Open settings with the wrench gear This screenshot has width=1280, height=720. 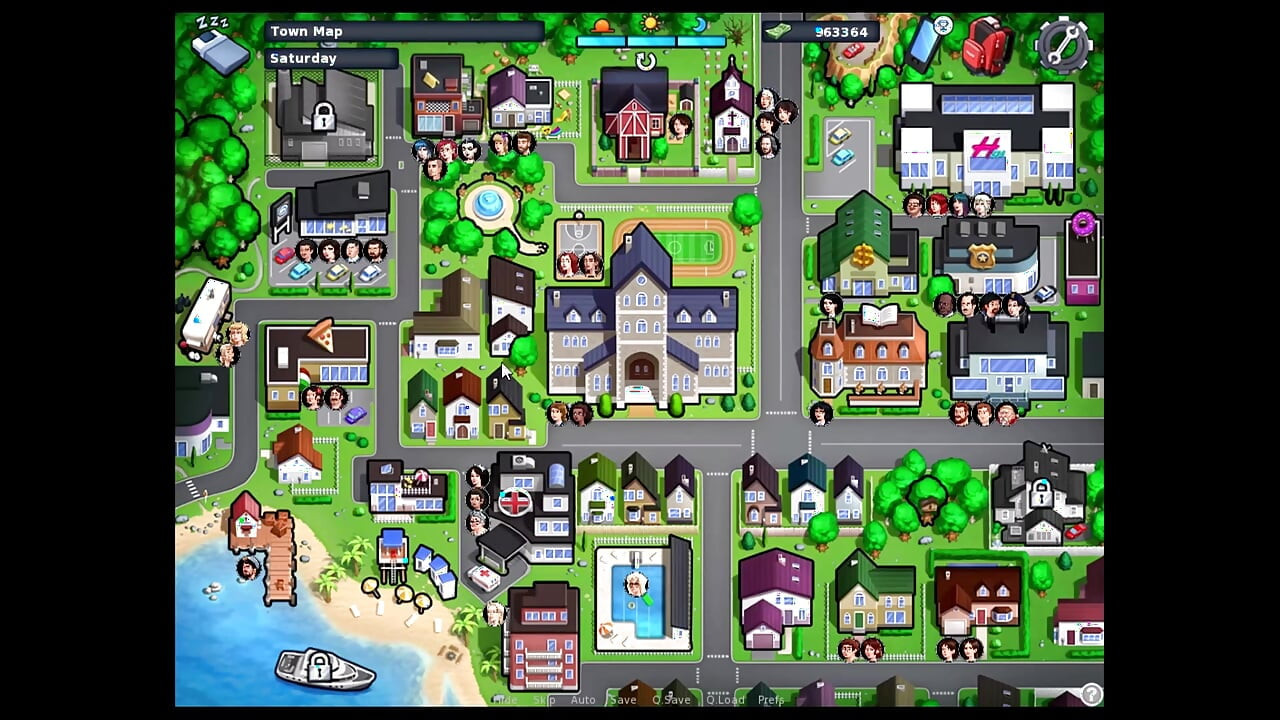tap(1062, 44)
